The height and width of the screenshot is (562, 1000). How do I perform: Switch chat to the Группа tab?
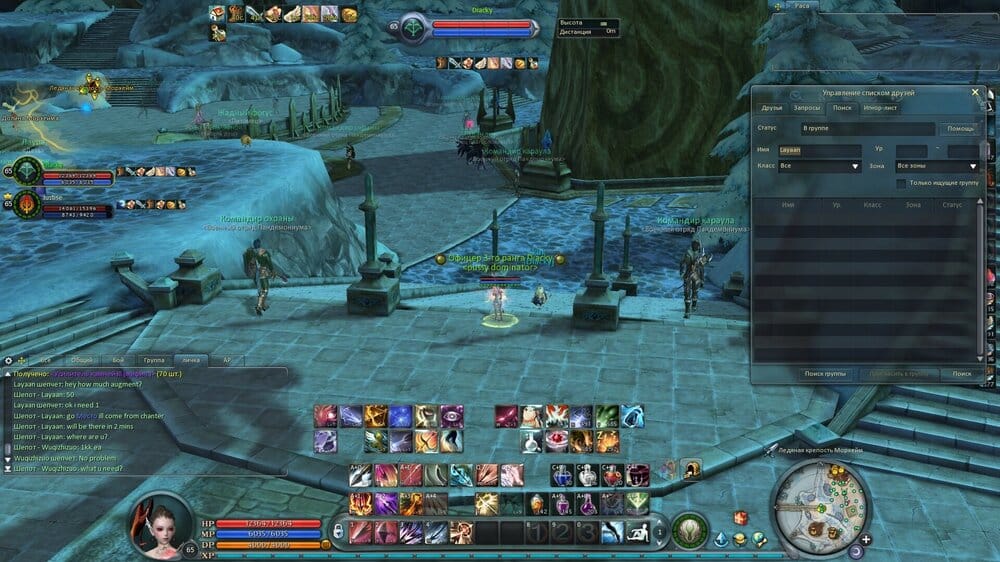[x=153, y=359]
